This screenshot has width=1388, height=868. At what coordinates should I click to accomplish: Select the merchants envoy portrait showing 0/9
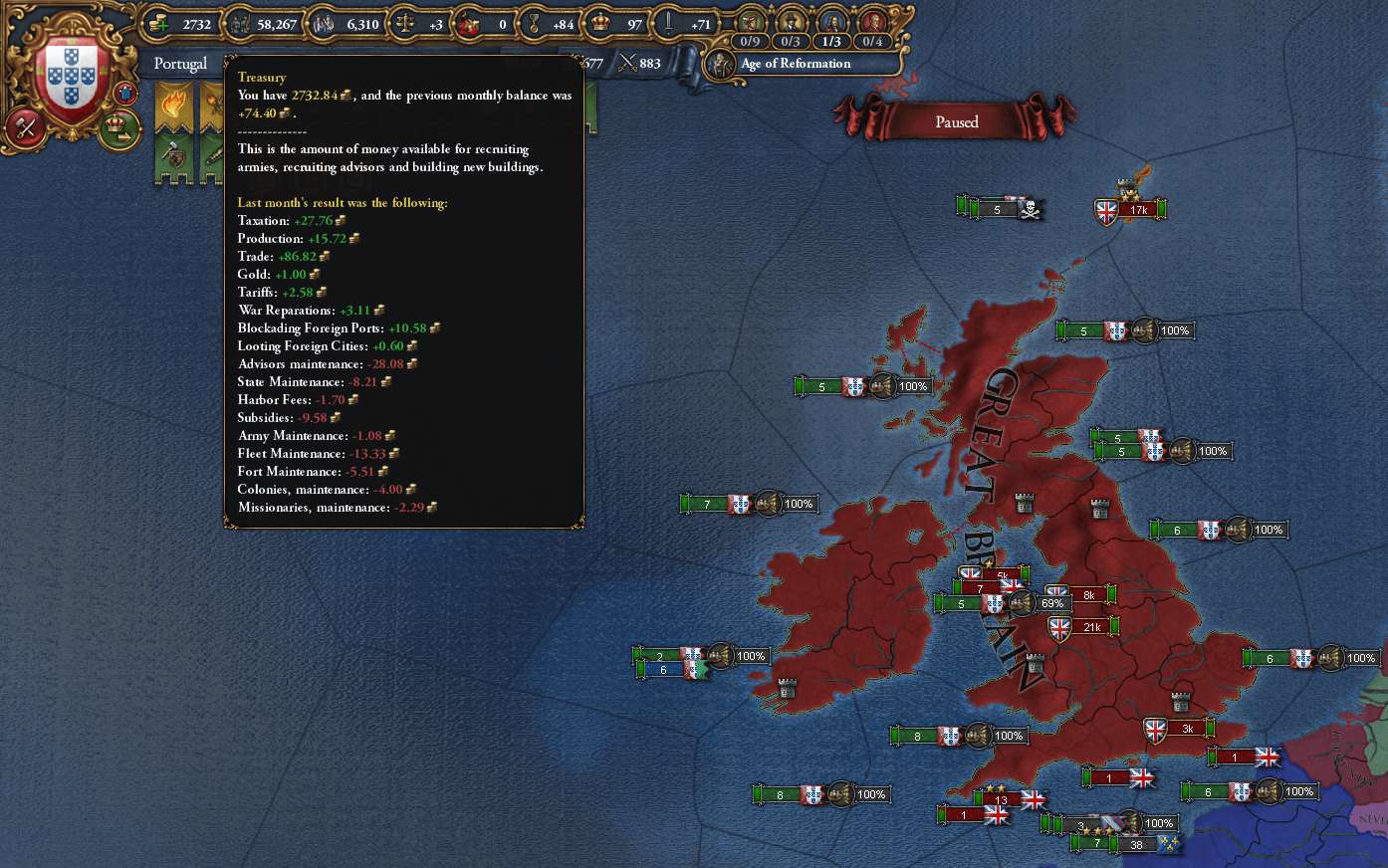pos(750,24)
